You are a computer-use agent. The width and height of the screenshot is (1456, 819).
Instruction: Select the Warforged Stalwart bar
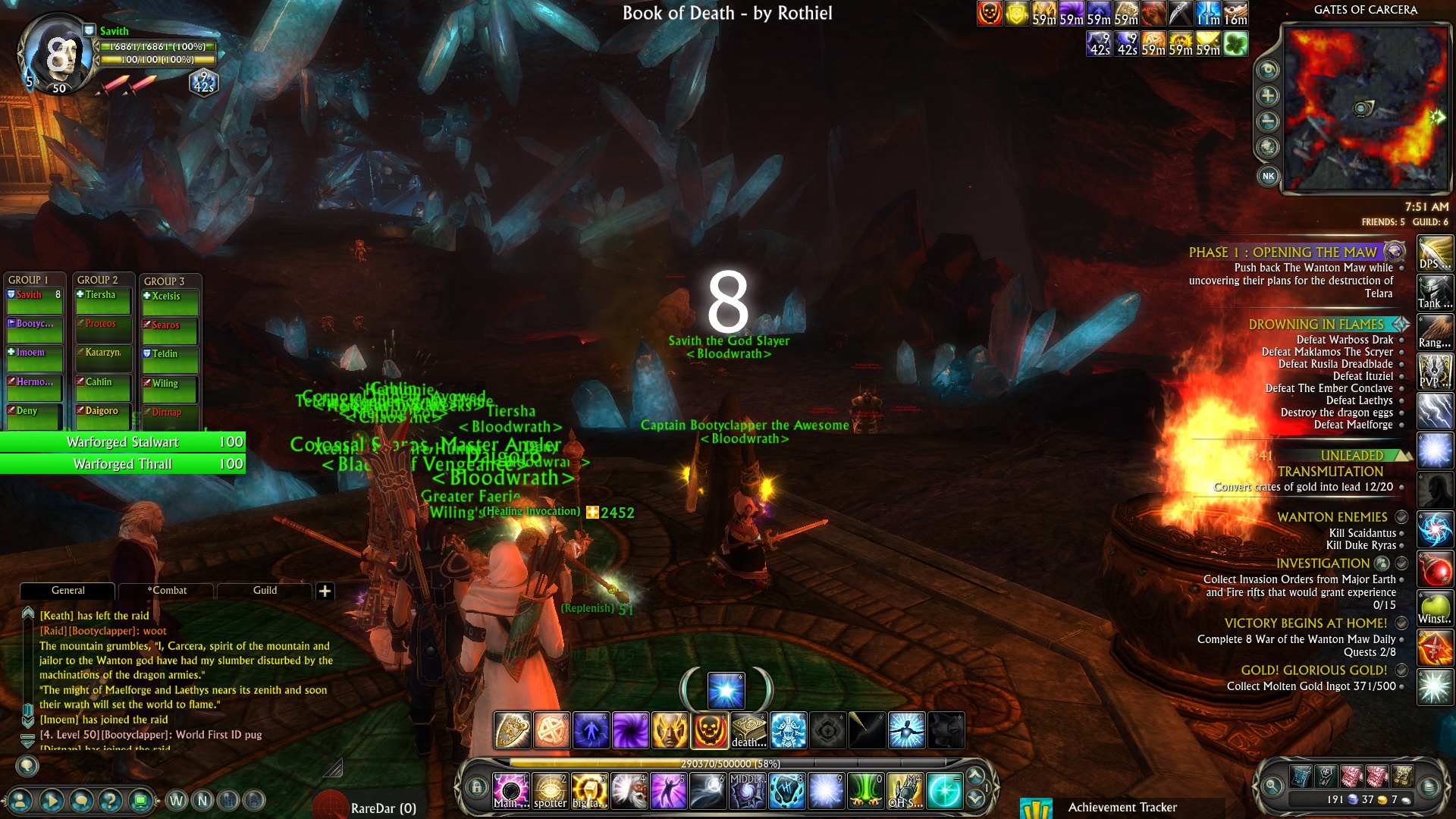(x=123, y=442)
